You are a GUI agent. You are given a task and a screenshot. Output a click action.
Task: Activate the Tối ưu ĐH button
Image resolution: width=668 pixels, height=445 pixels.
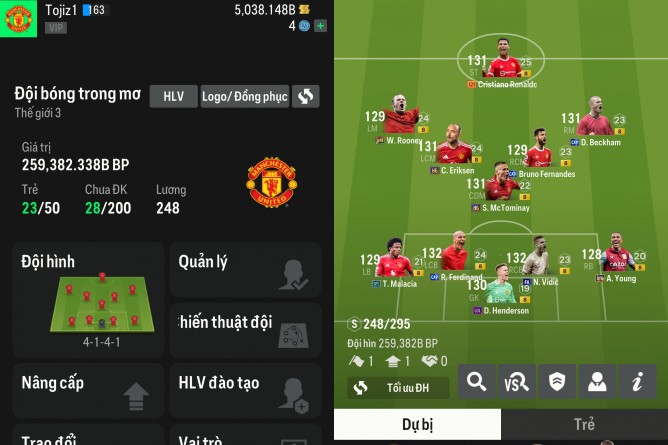(398, 387)
